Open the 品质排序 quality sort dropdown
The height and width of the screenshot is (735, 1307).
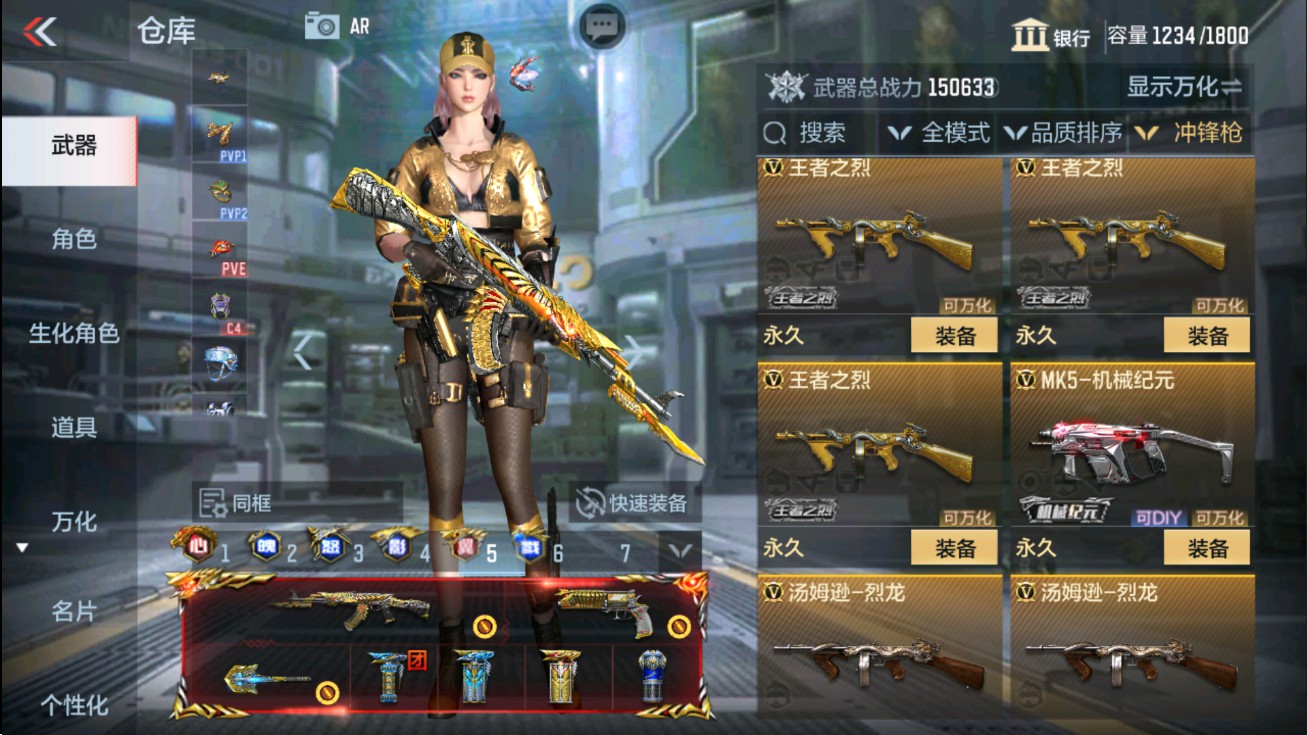click(x=1070, y=131)
